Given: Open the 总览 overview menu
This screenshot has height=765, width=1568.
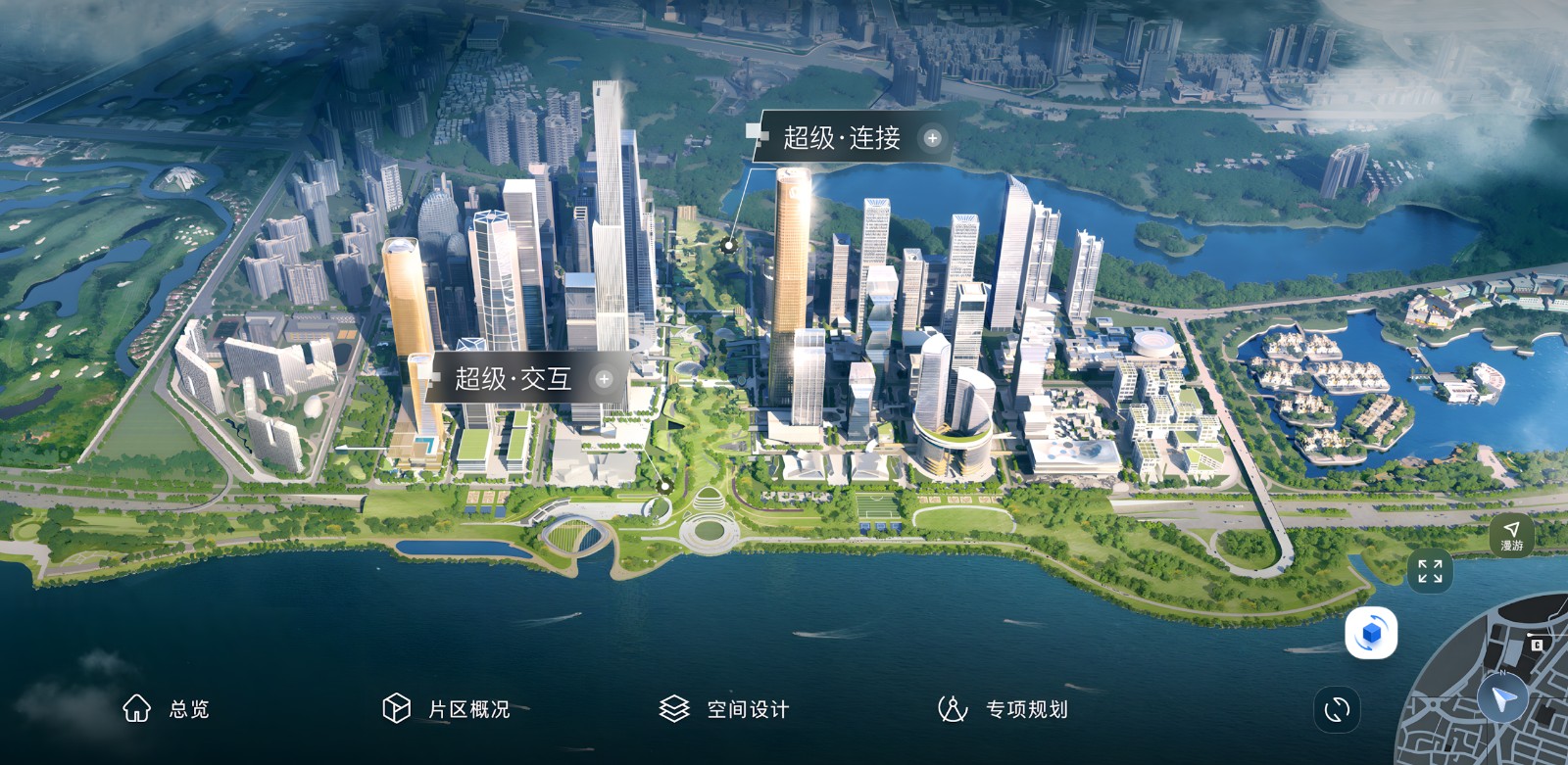Looking at the screenshot, I should pyautogui.click(x=166, y=708).
